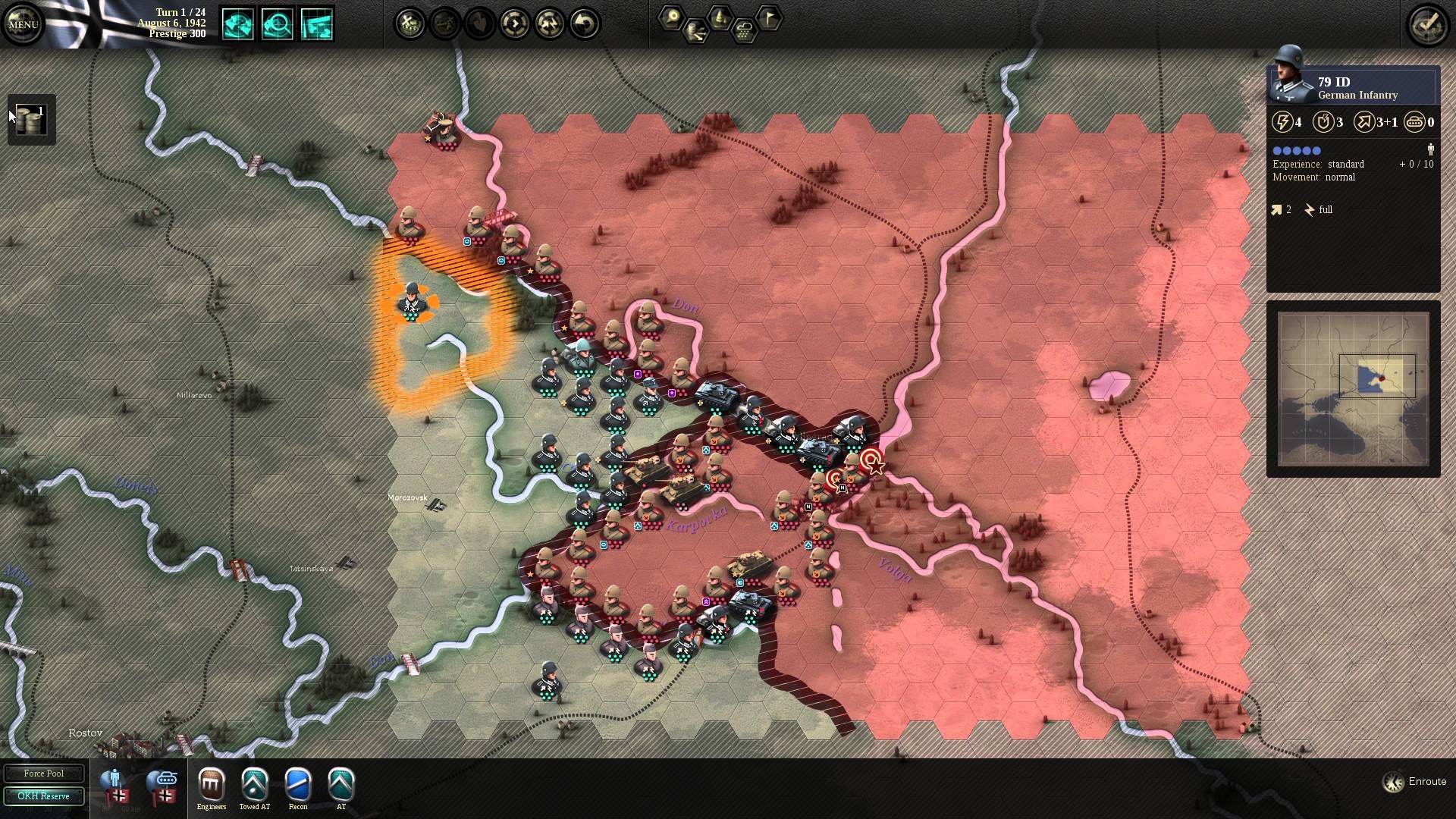
Task: Open the main MENU button
Action: pos(23,24)
